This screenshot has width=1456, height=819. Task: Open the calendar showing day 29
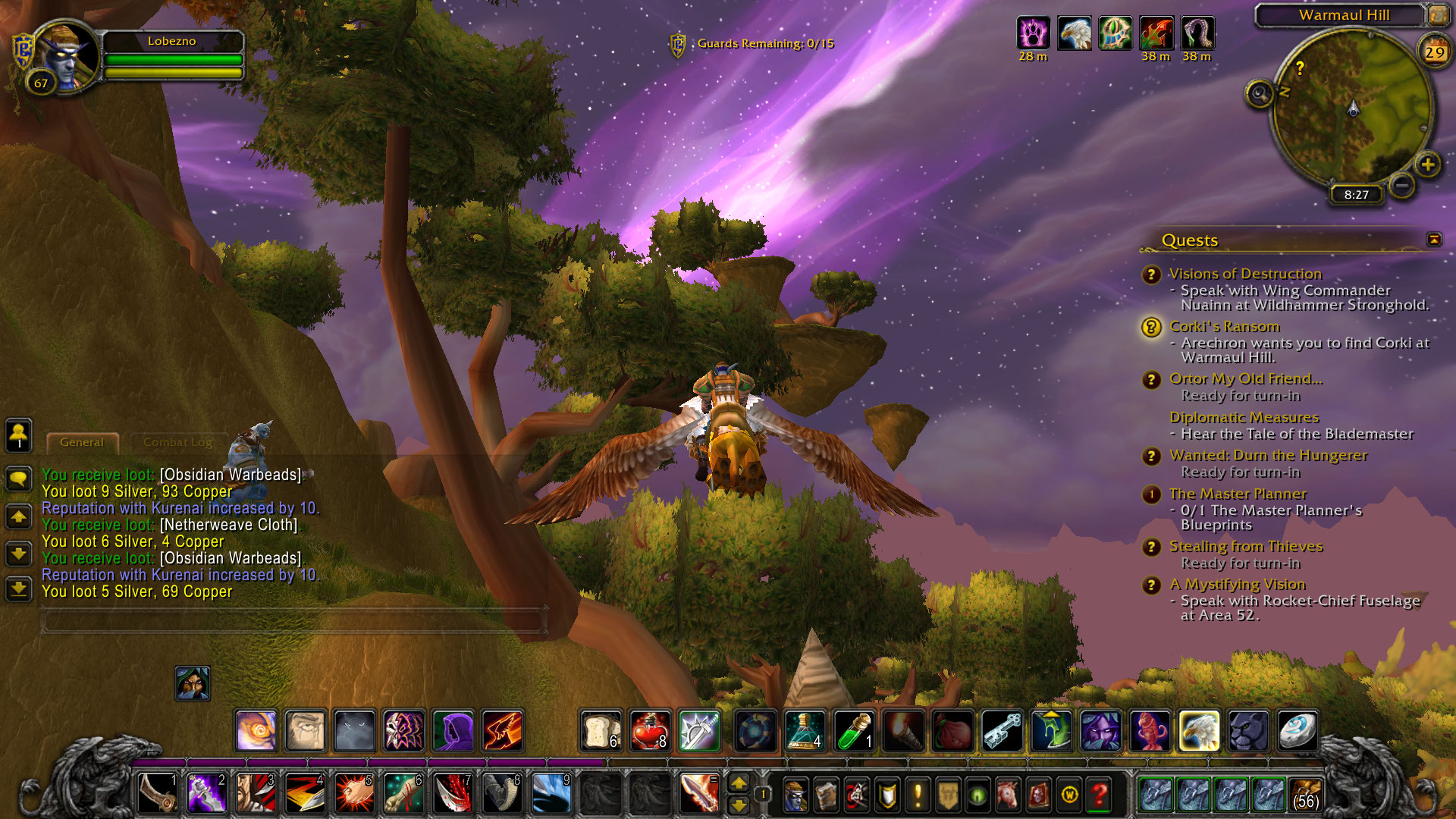(1433, 52)
